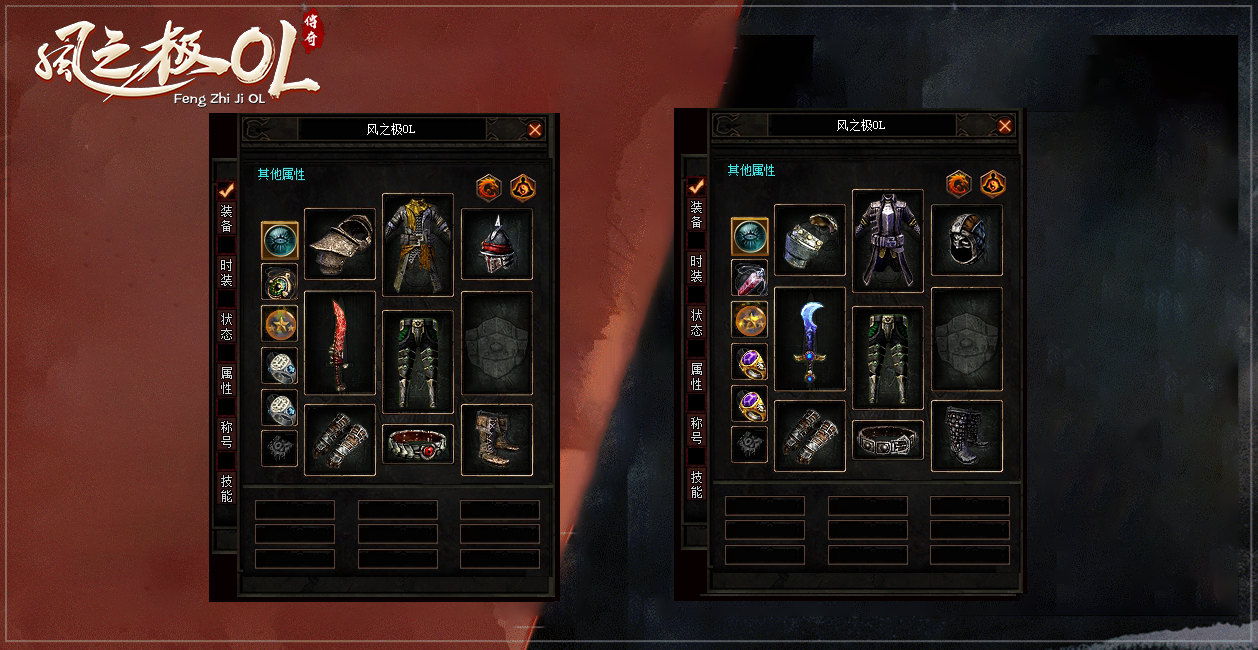Select the bronze shoulder pauldron slot
The image size is (1258, 650).
(x=340, y=244)
